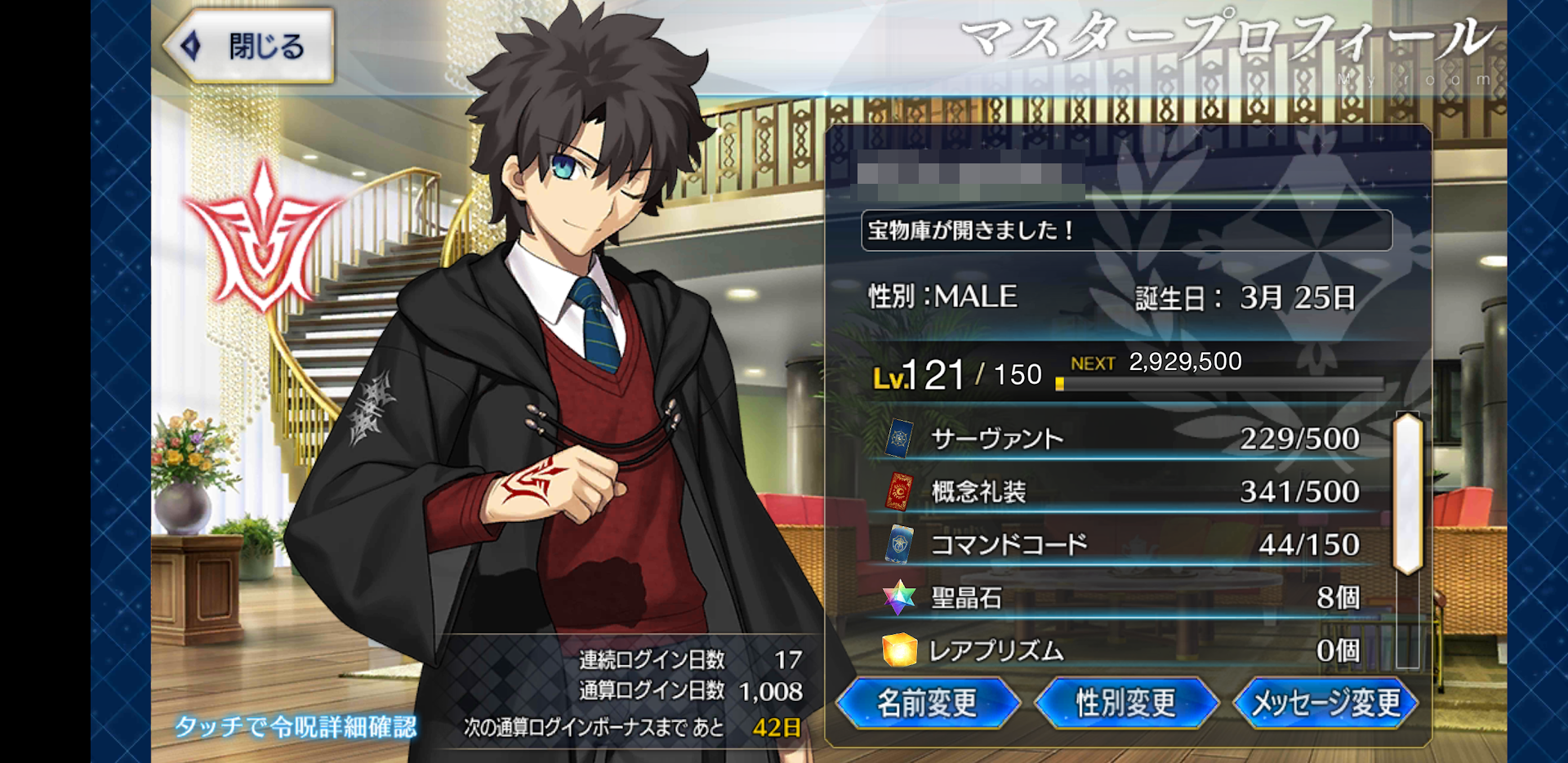Open the 名前変更 name change button

pyautogui.click(x=927, y=703)
